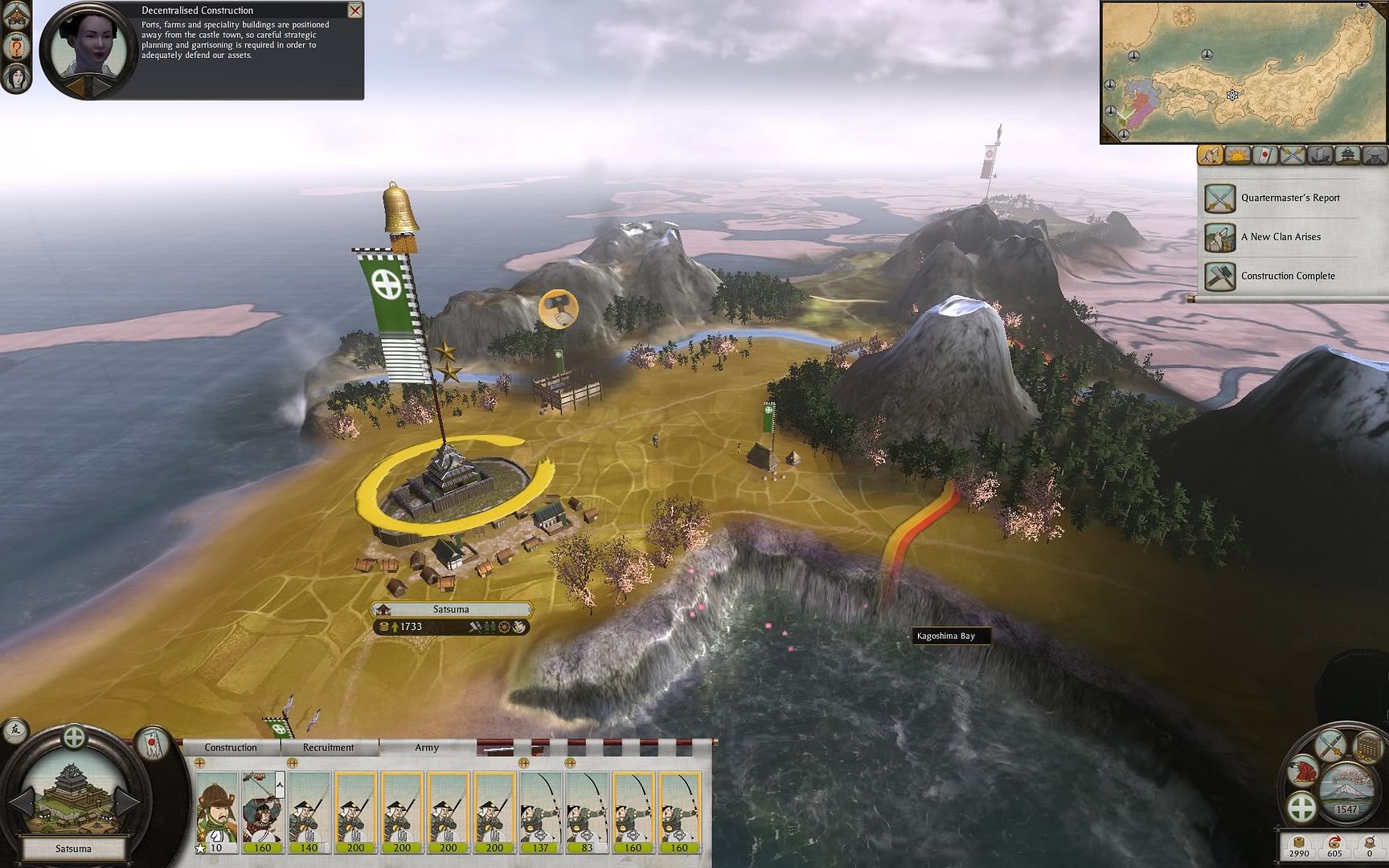Open the castle provinces list tab
The height and width of the screenshot is (868, 1389).
click(1347, 155)
